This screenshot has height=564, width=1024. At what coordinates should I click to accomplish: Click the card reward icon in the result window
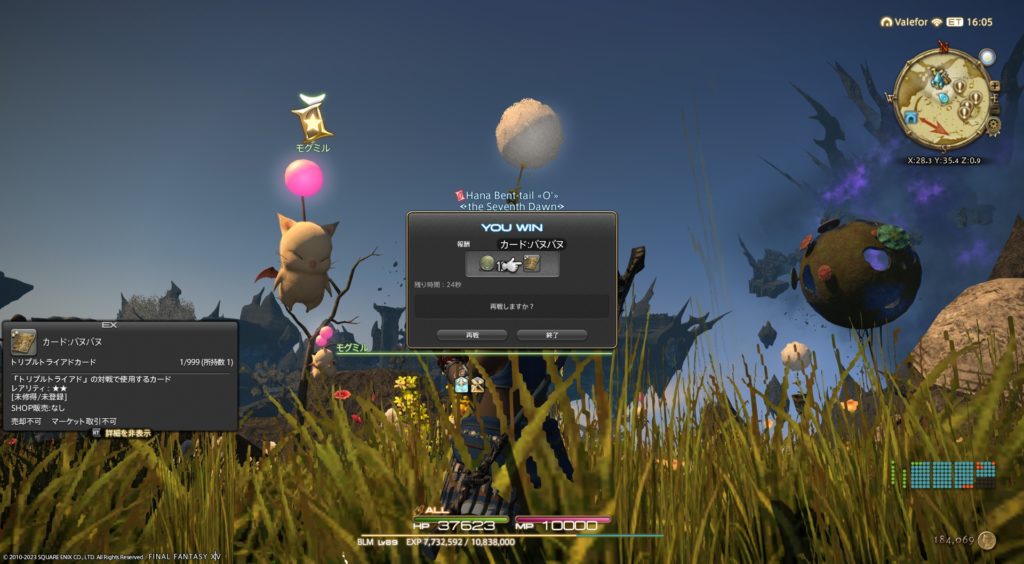(532, 264)
